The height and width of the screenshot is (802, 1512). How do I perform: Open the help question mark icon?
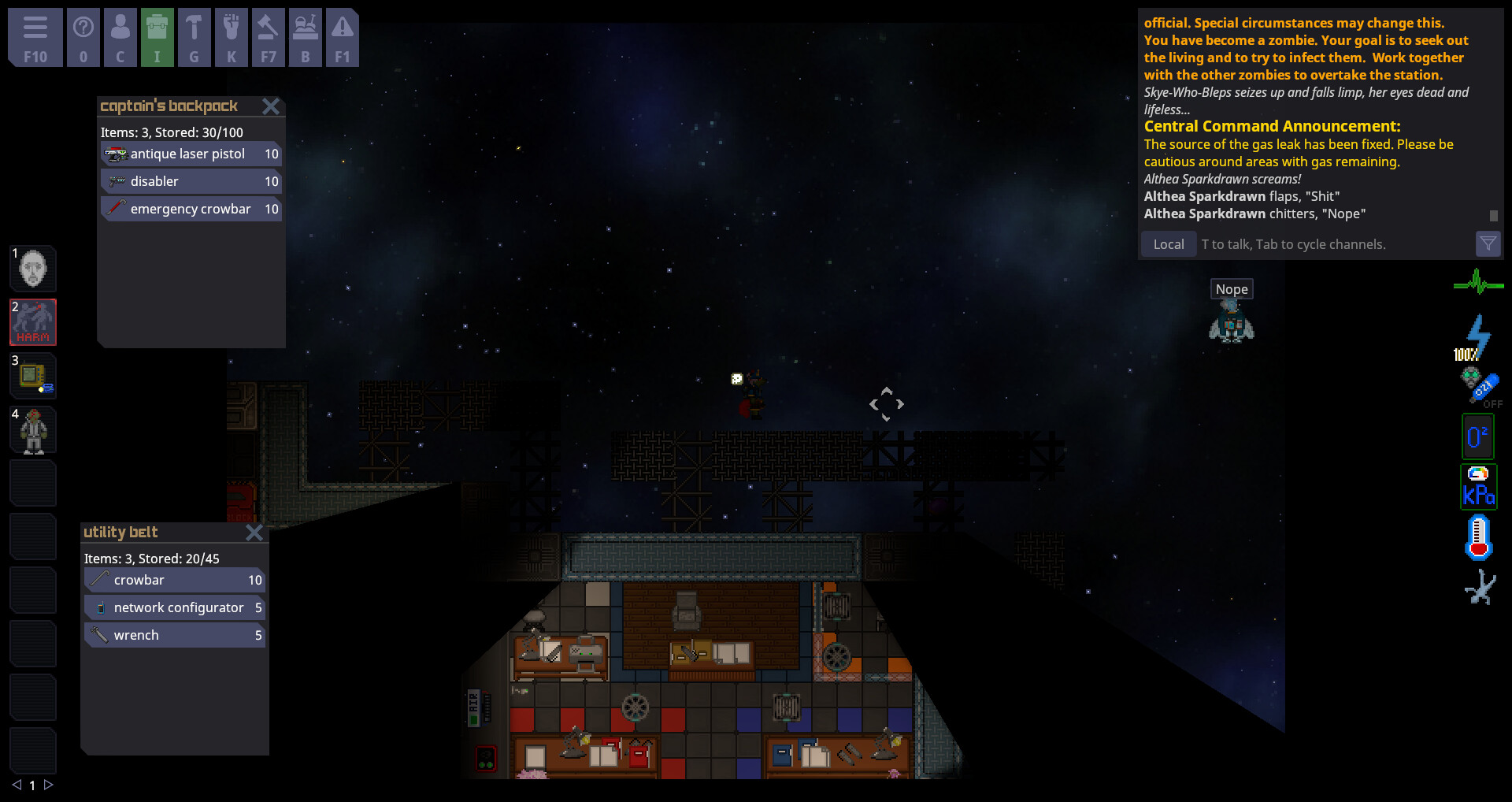[x=83, y=37]
